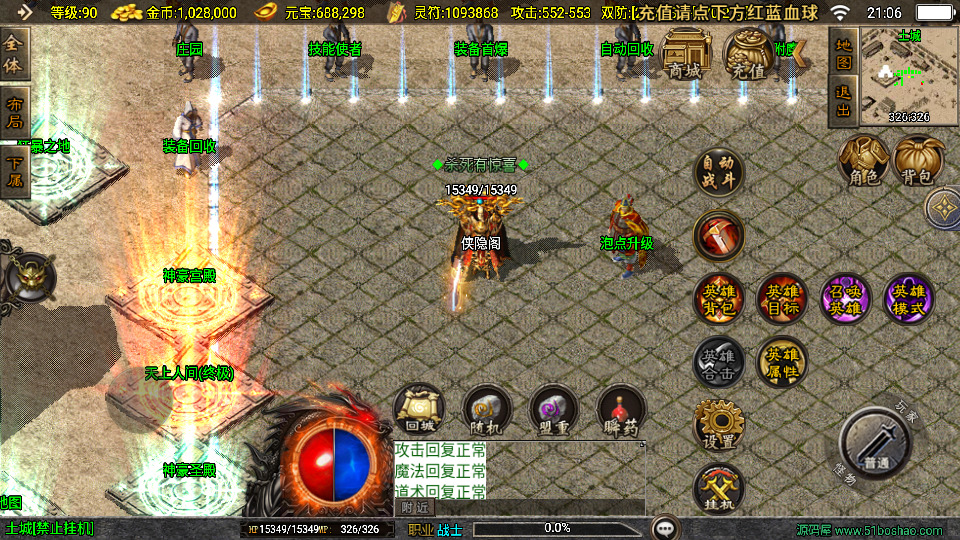Viewport: 960px width, 540px height.
Task: Open the 商城 shop
Action: pos(684,56)
